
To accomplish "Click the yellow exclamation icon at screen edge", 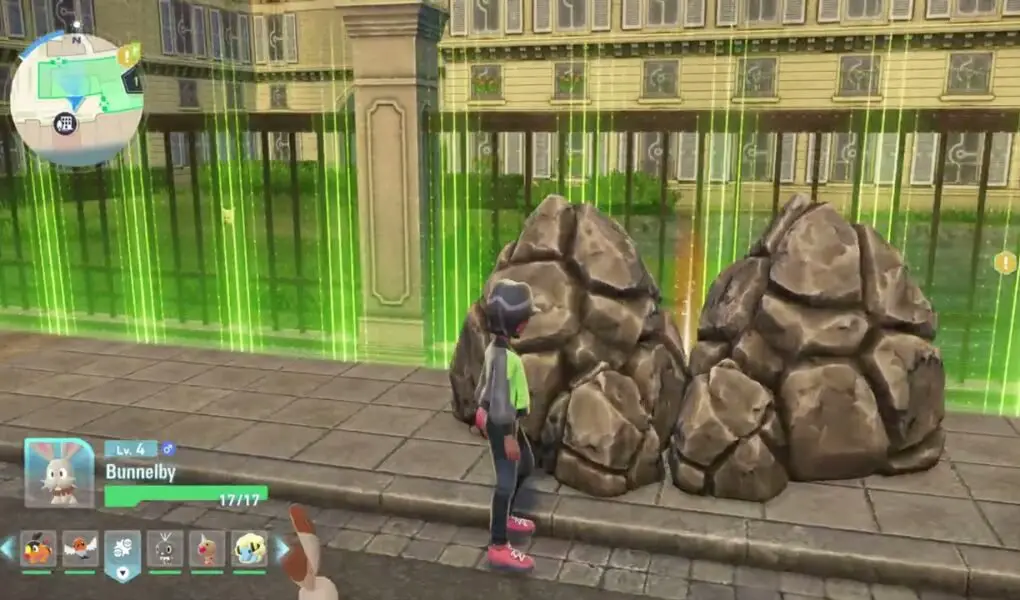I will pos(1004,262).
